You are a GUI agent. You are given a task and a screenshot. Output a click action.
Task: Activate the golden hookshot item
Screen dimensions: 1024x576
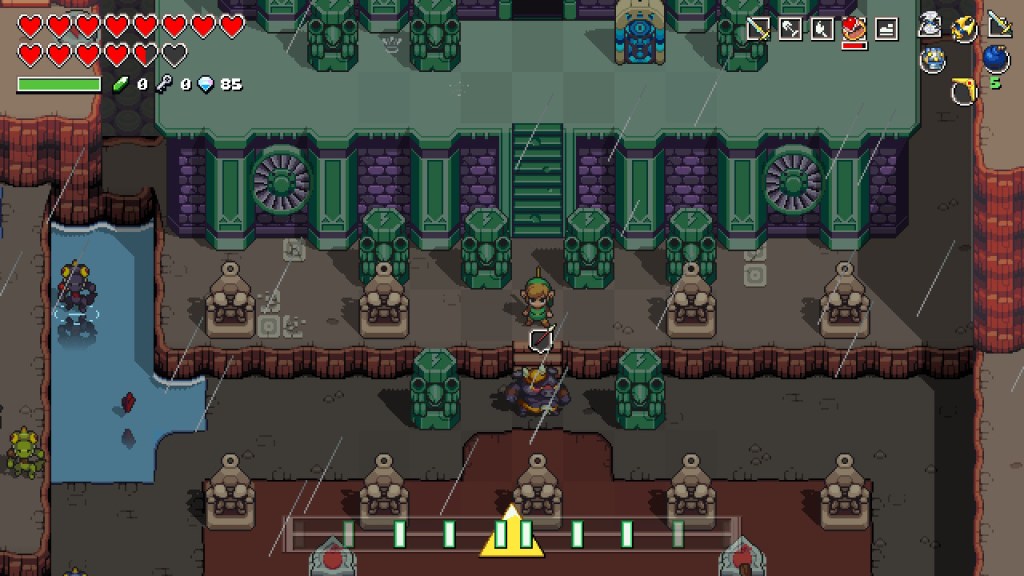click(x=965, y=27)
